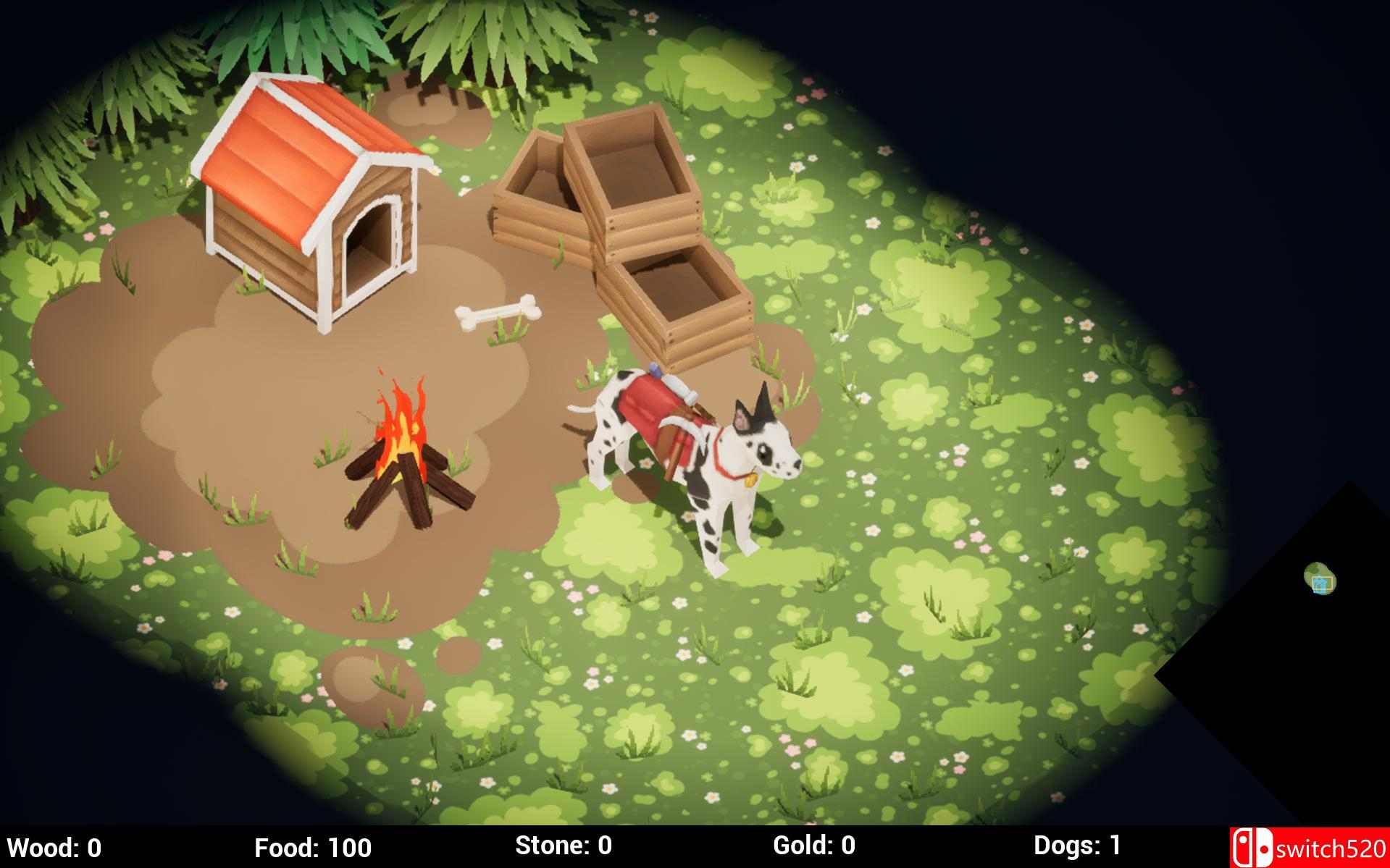
Task: Click the Wood resource counter
Action: [54, 846]
